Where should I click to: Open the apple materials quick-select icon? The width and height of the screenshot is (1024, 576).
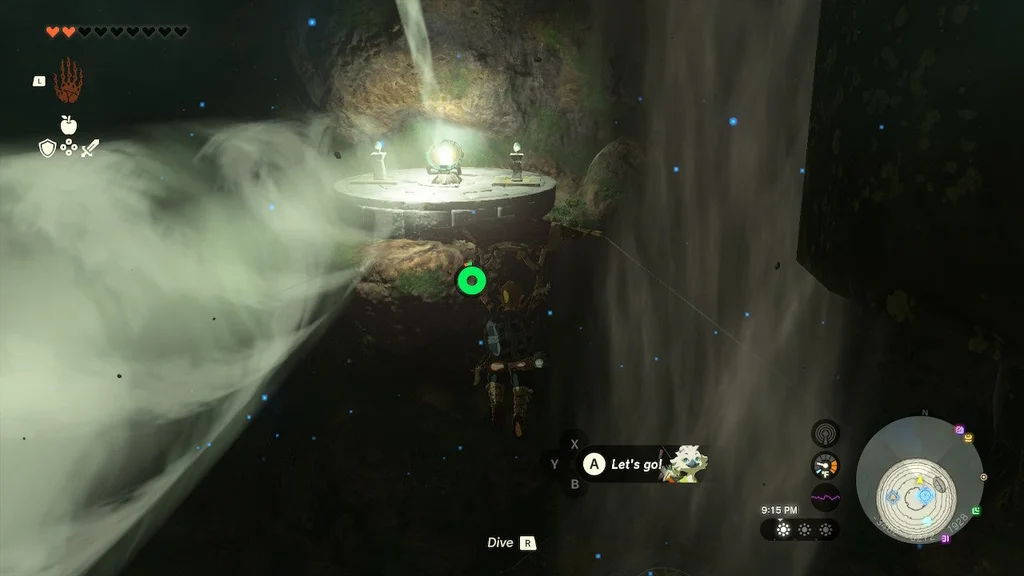(x=68, y=125)
